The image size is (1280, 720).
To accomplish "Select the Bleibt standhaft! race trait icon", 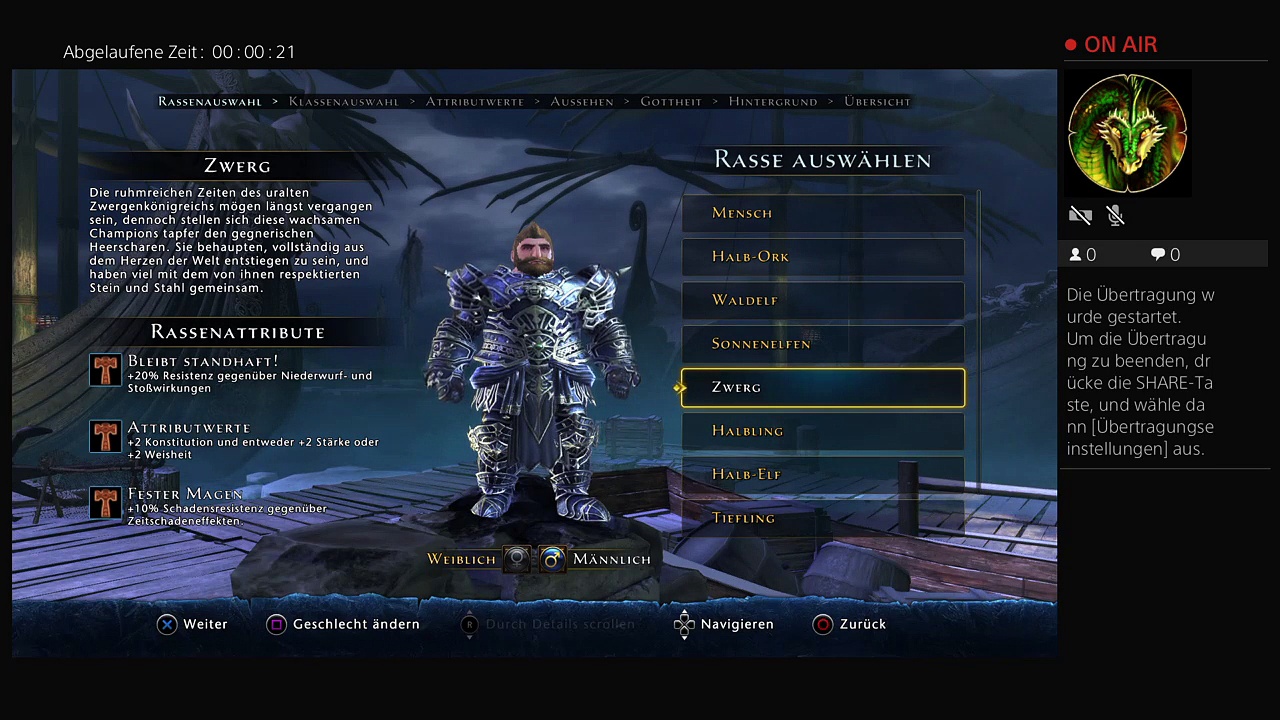I will point(105,370).
